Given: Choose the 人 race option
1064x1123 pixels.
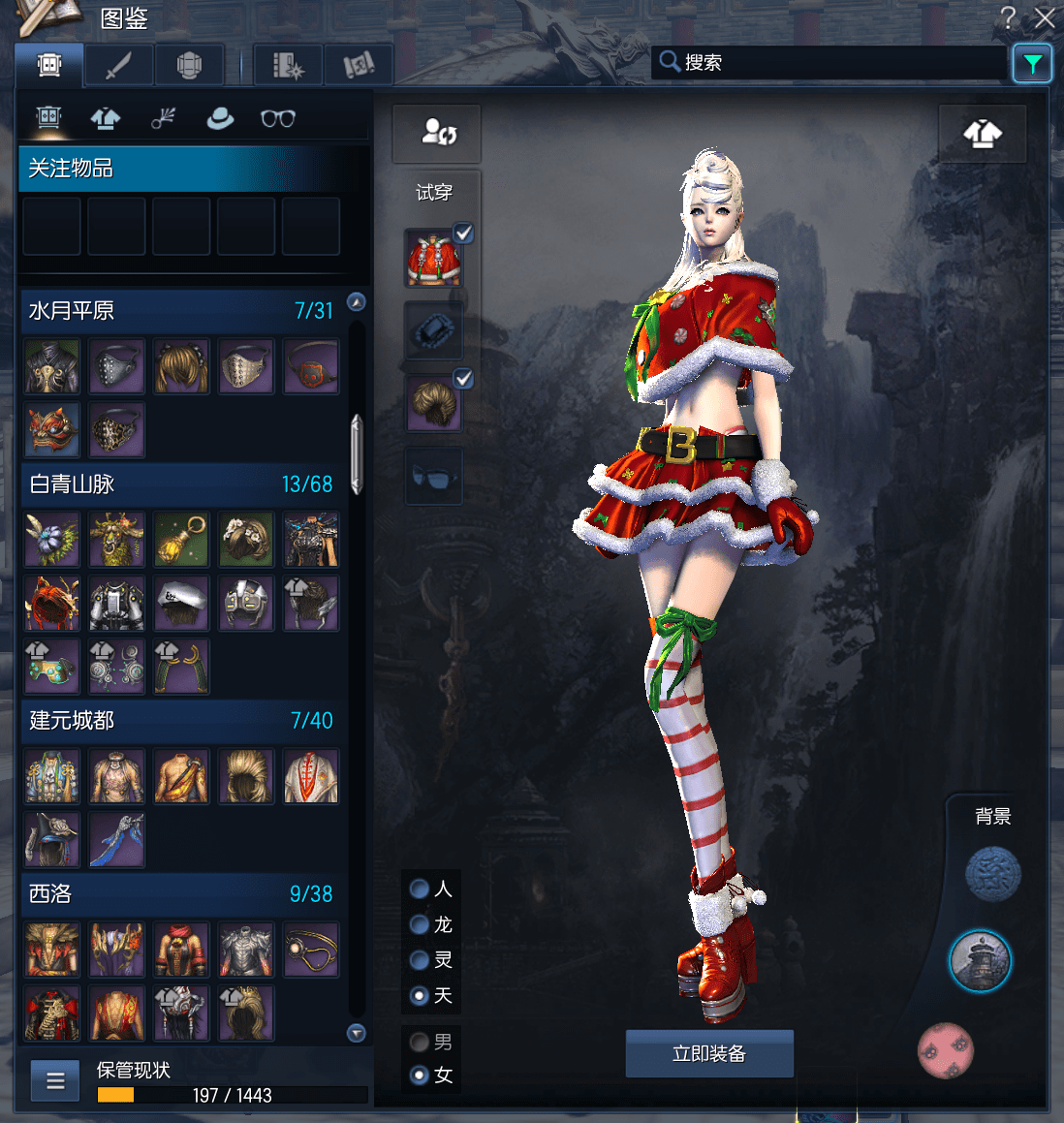Looking at the screenshot, I should point(420,889).
